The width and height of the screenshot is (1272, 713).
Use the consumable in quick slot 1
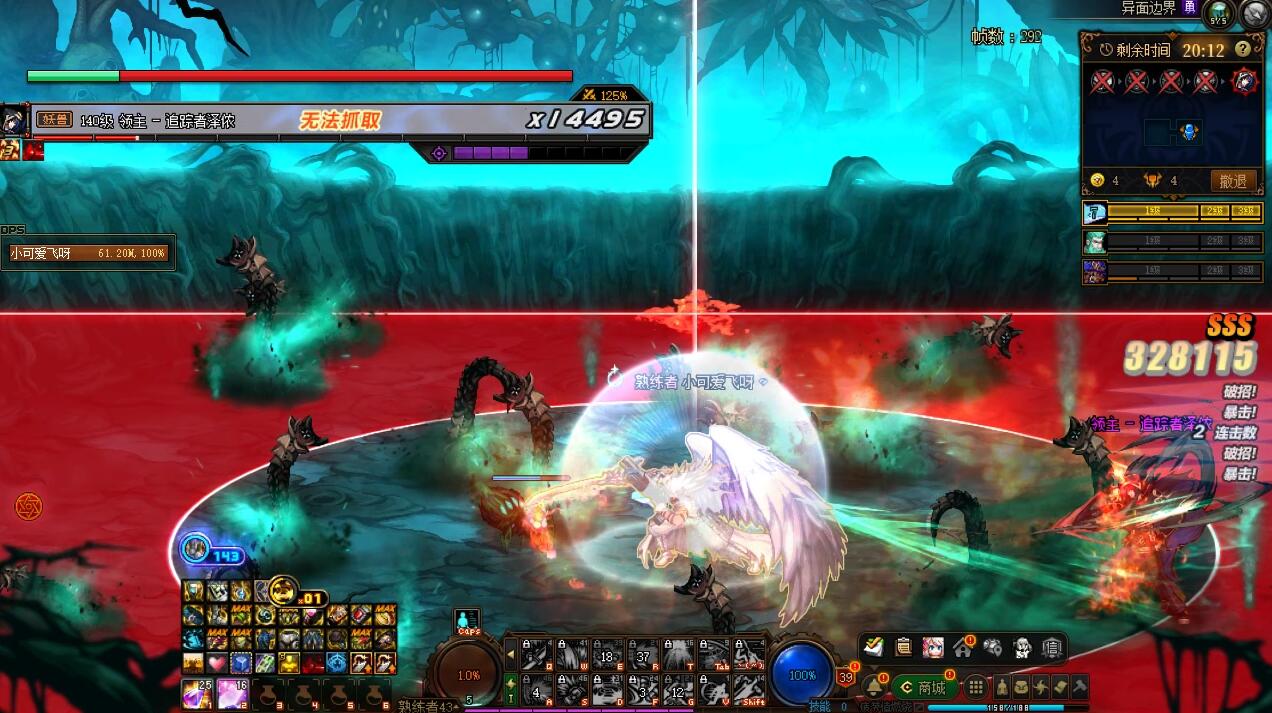pyautogui.click(x=196, y=693)
